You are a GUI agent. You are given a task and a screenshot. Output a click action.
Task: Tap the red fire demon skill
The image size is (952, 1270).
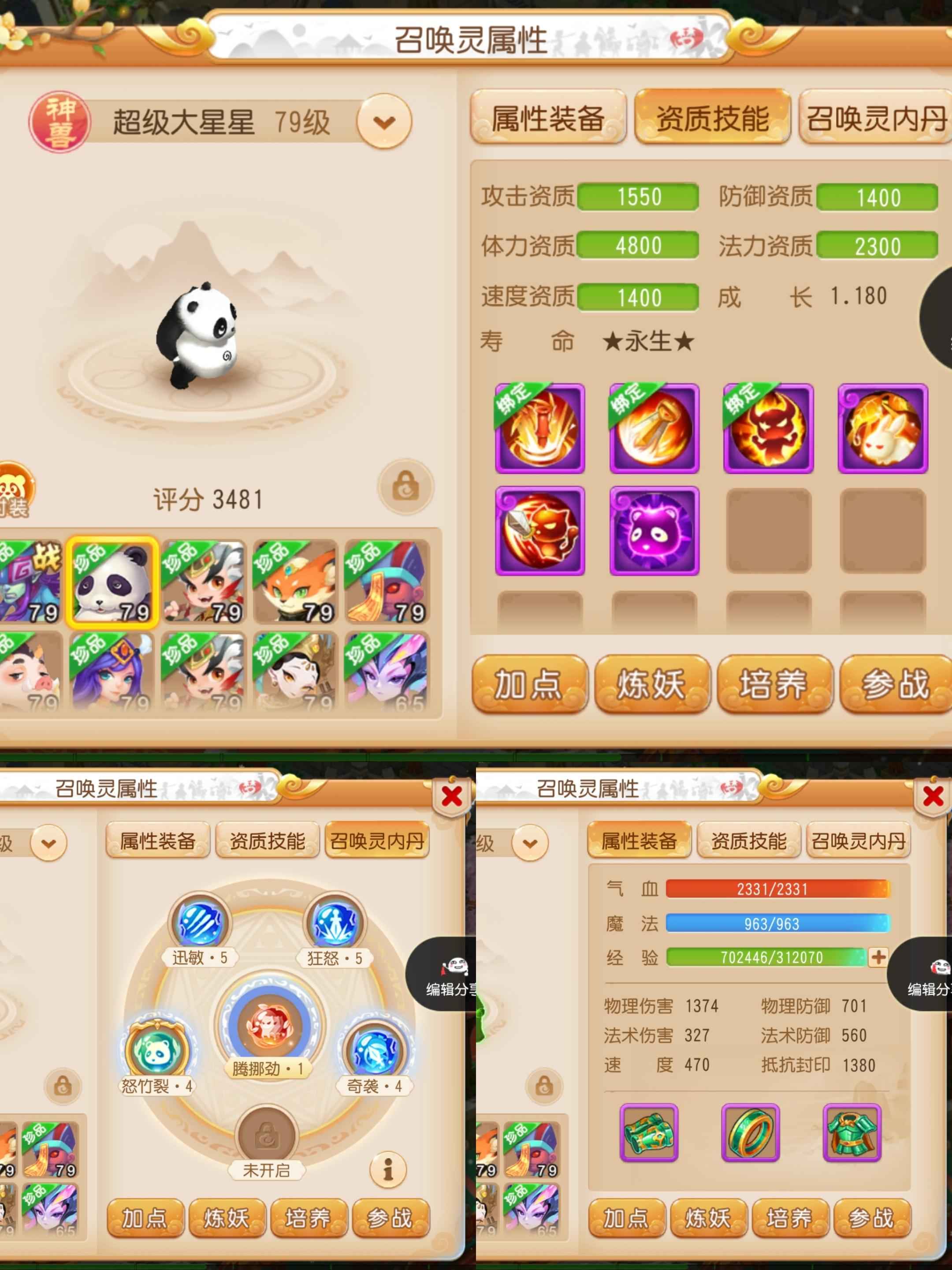point(768,428)
